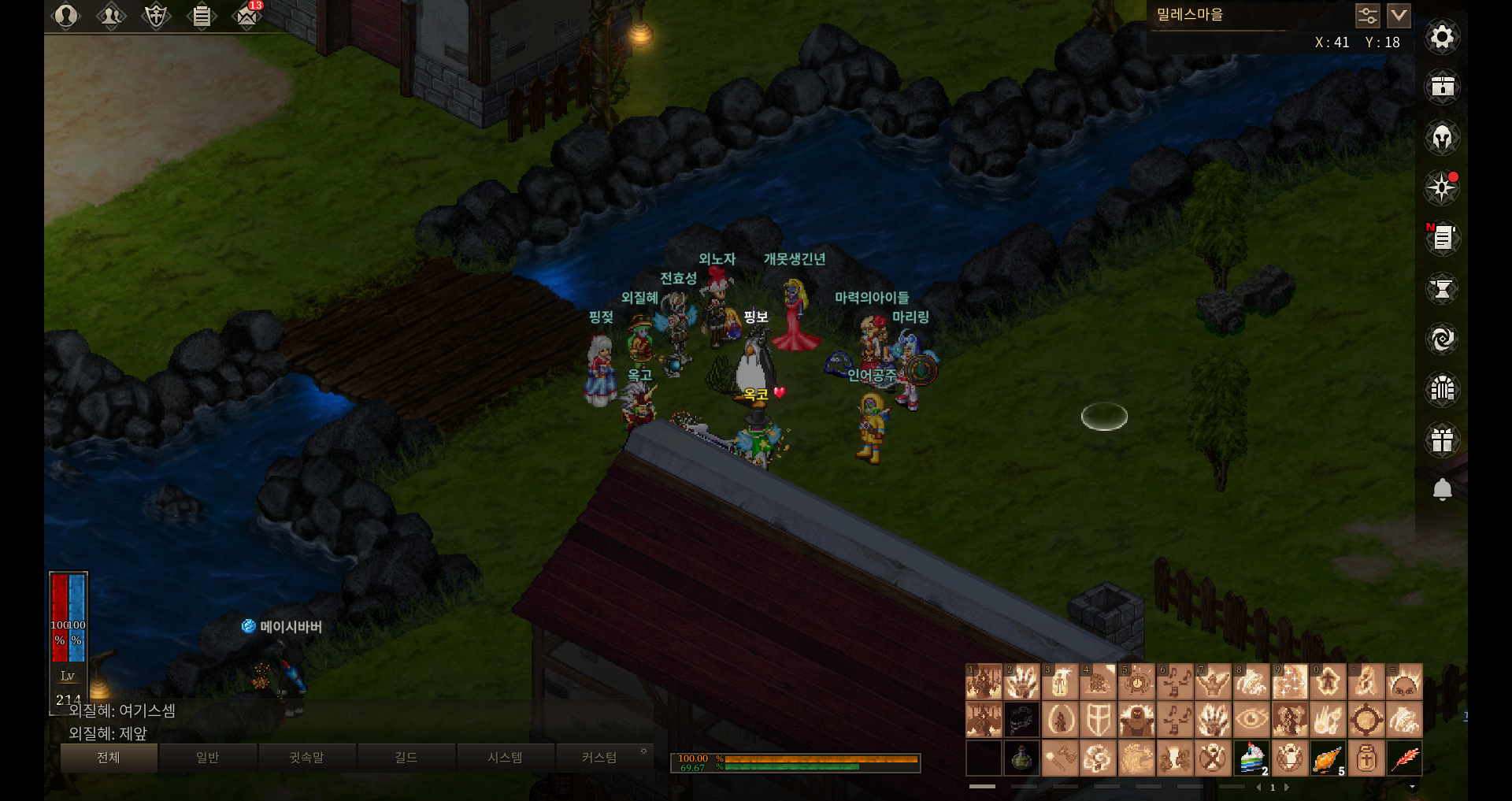1512x801 pixels.
Task: Open the gear settings icon
Action: [1442, 37]
